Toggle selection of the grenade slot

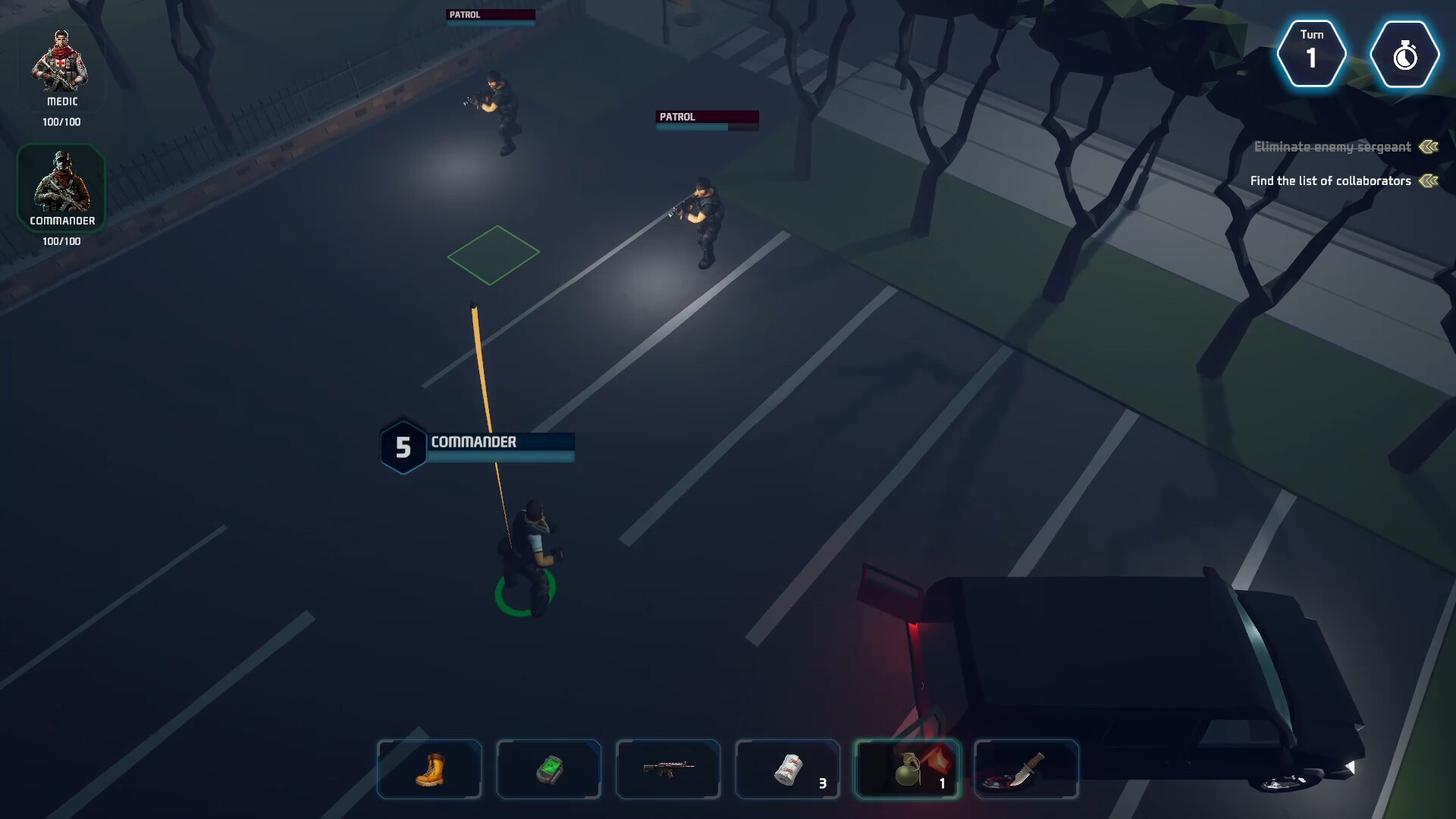907,769
